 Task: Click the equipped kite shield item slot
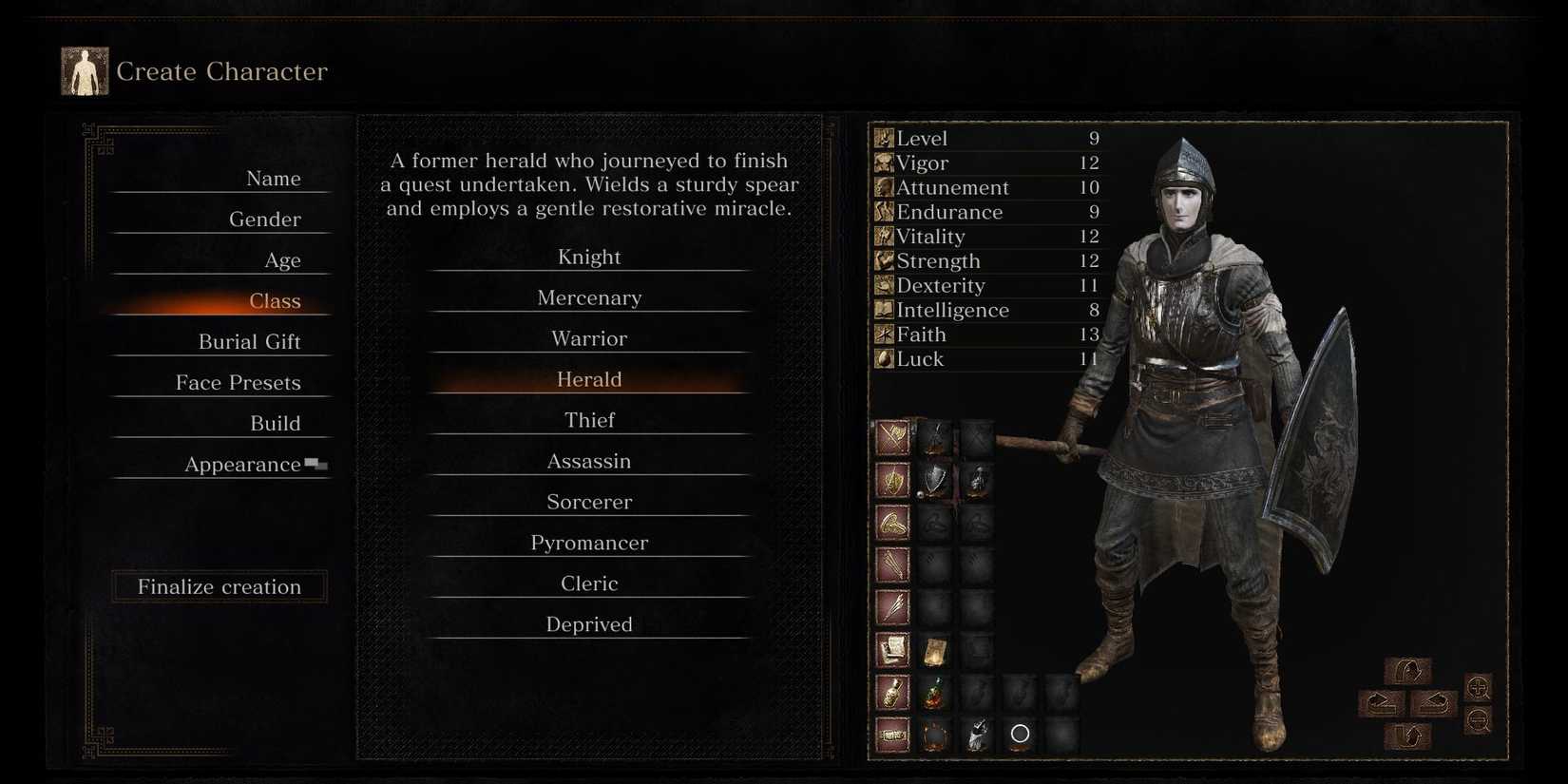coord(934,480)
